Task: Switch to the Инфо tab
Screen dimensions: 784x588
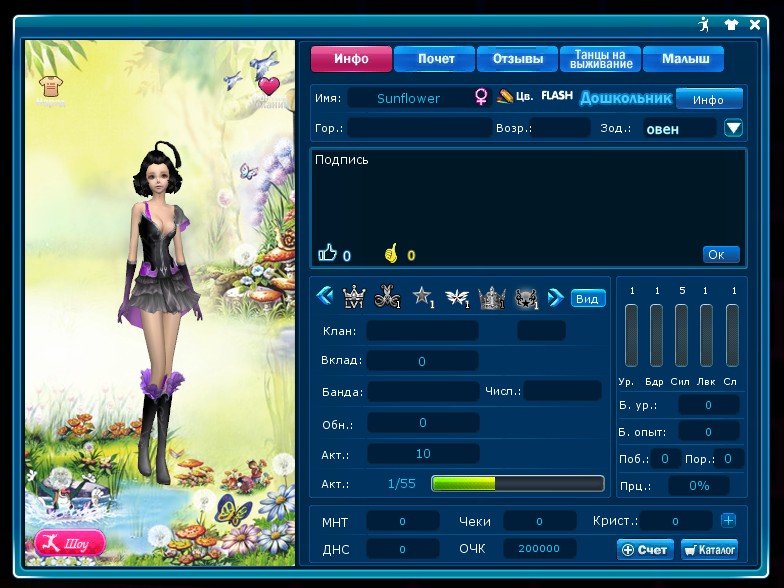Action: 351,59
